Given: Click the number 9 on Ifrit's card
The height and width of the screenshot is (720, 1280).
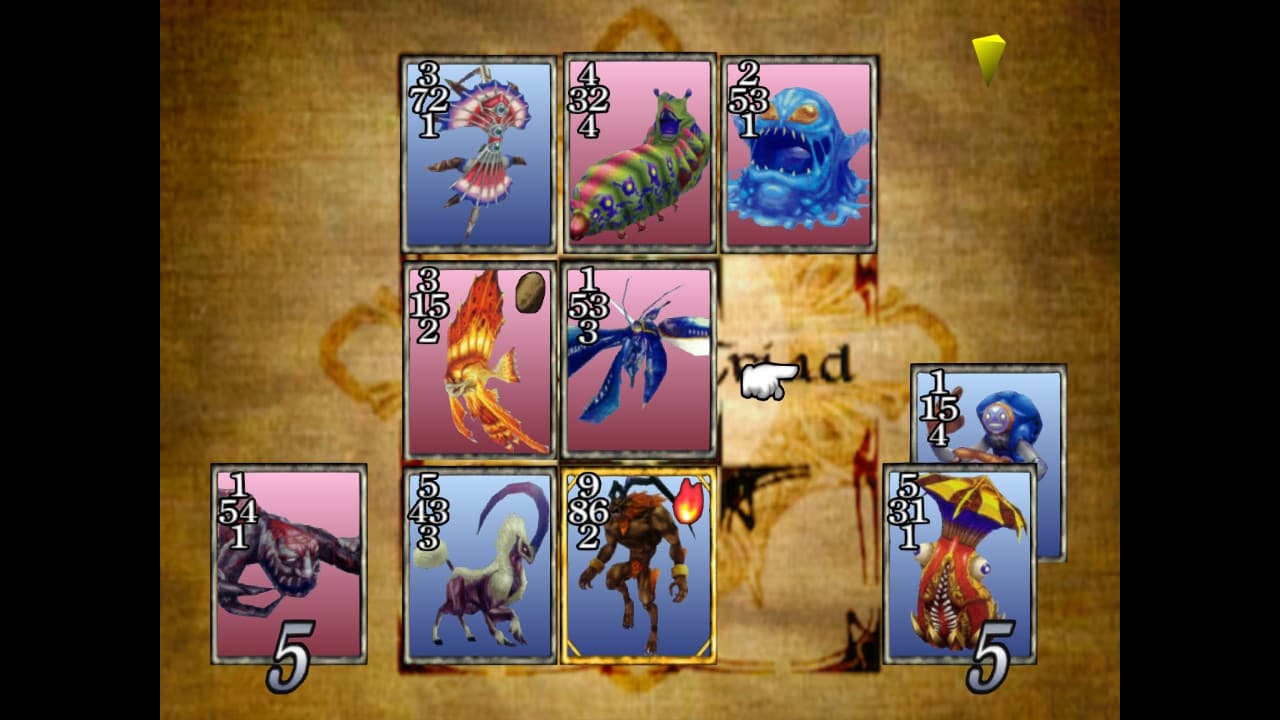Looking at the screenshot, I should [x=588, y=487].
